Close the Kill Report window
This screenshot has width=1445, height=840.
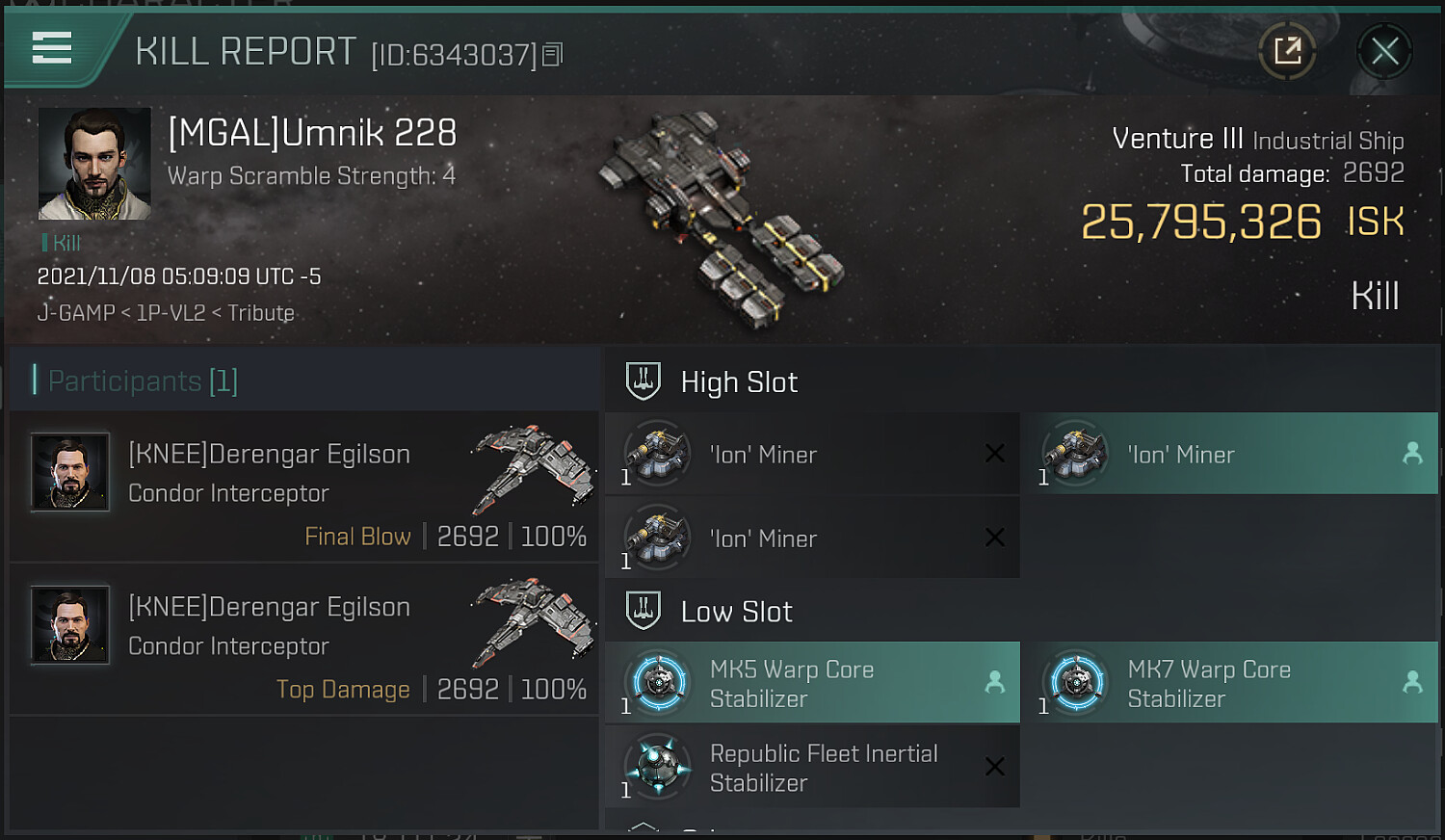pyautogui.click(x=1384, y=51)
